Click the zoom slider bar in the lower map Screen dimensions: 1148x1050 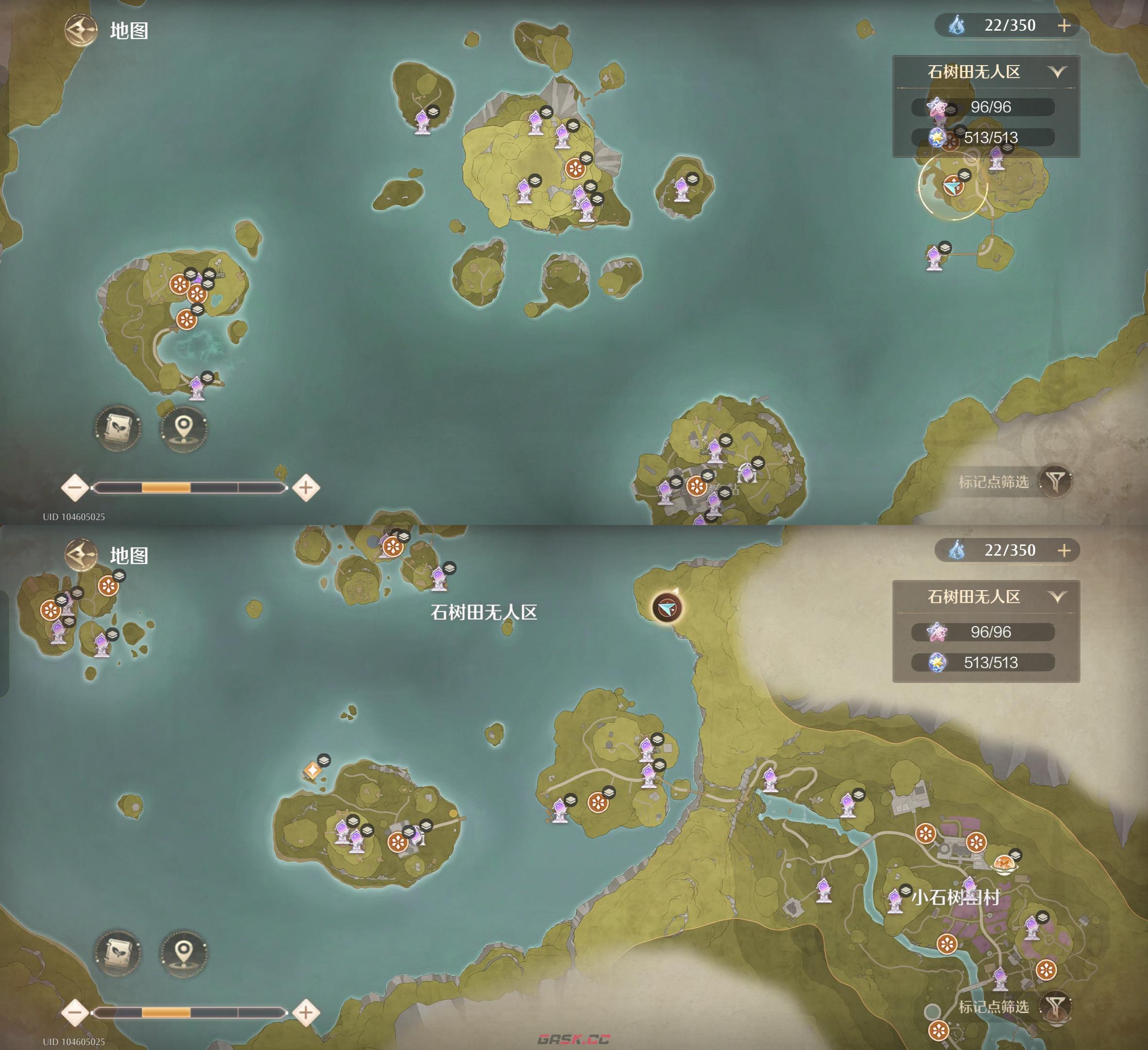(x=189, y=1013)
